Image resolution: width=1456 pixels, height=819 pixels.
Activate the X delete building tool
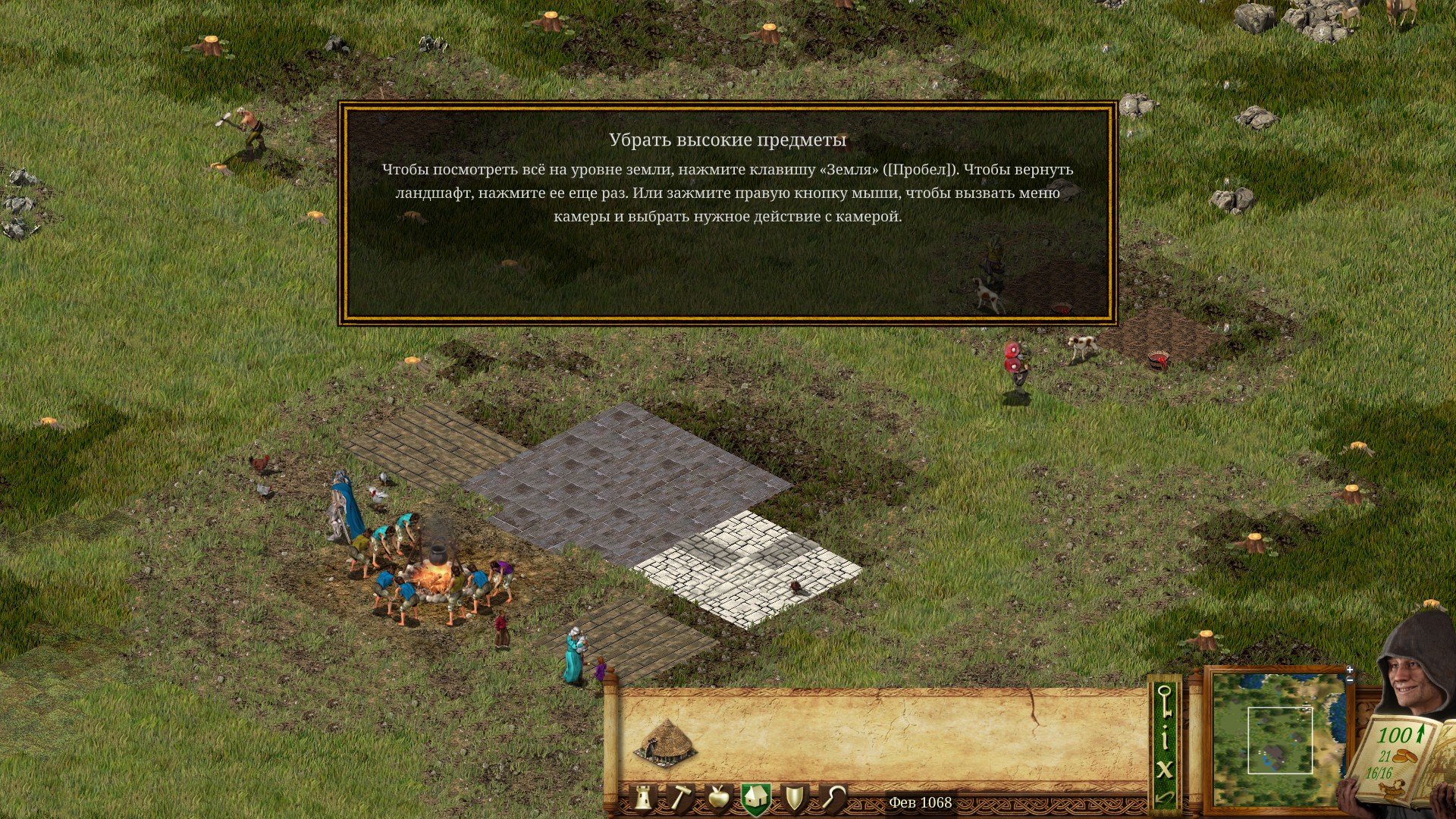tap(1164, 770)
